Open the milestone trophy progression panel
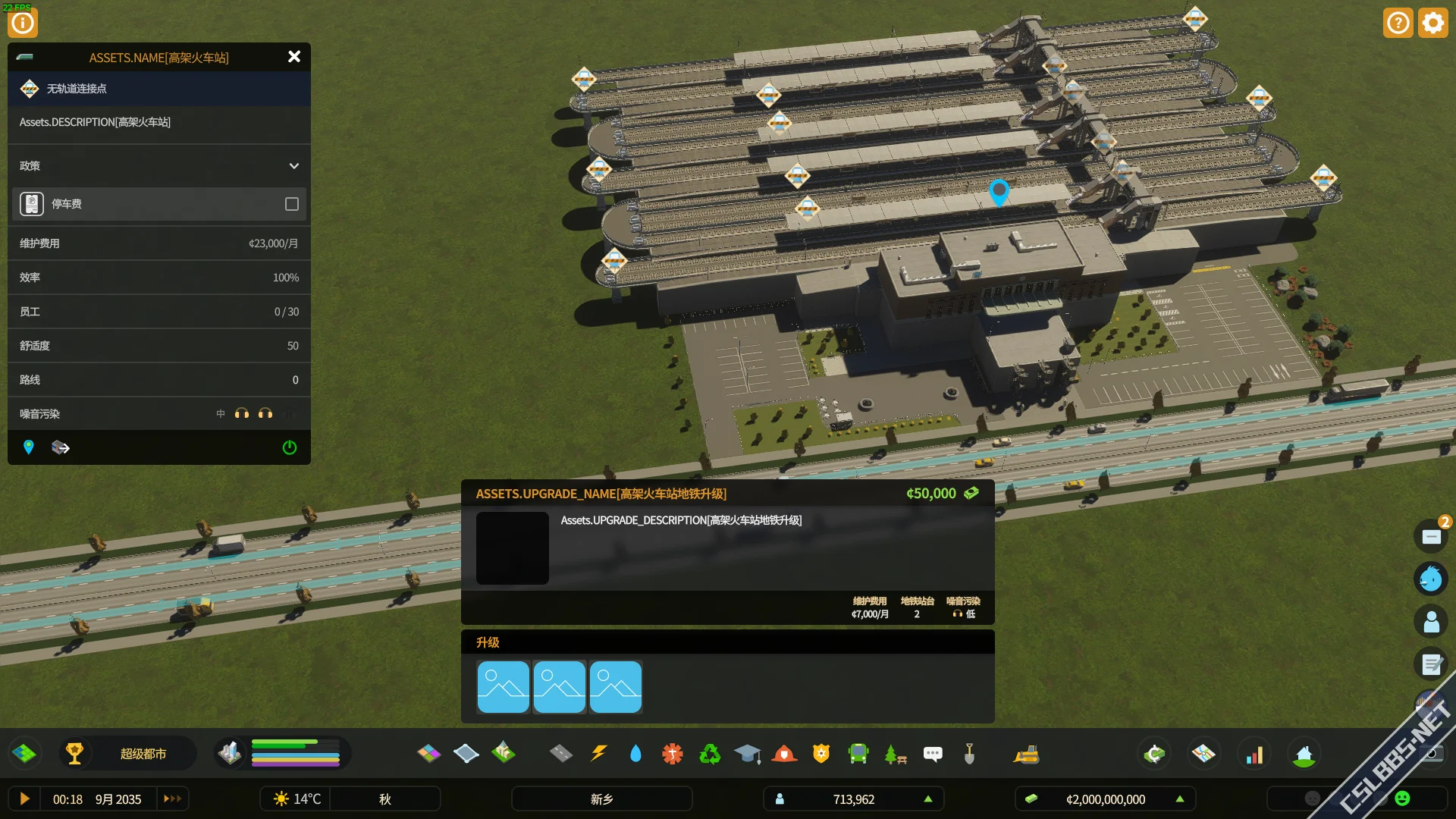The width and height of the screenshot is (1456, 819). 74,754
